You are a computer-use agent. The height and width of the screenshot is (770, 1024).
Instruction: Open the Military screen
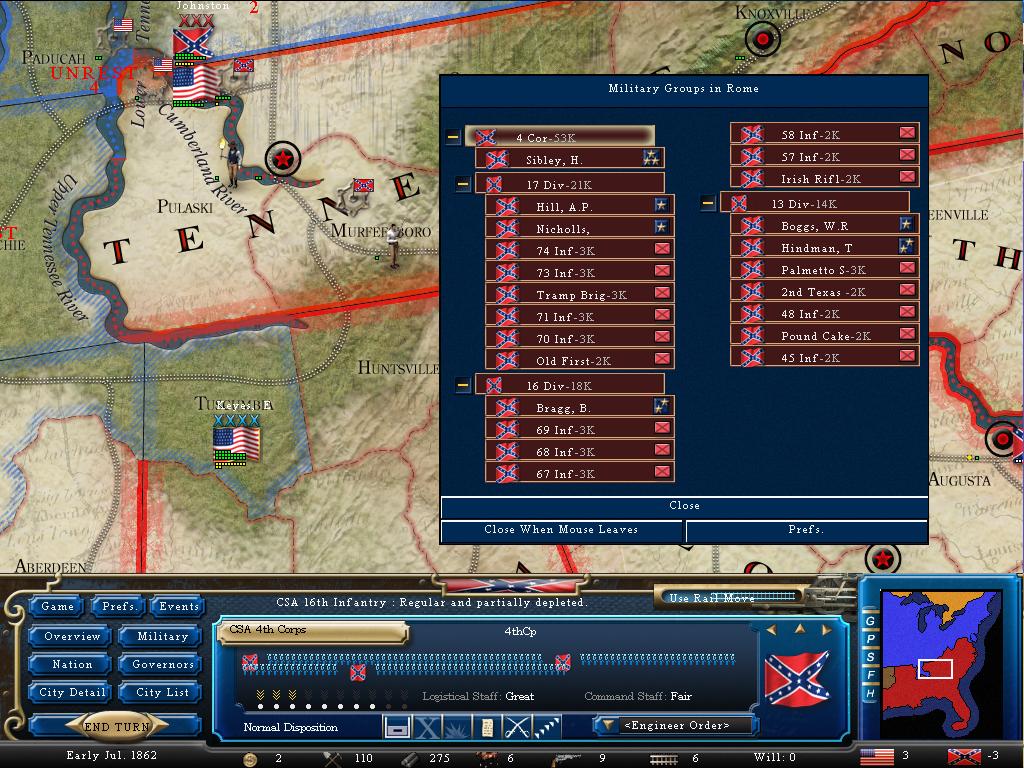tap(162, 636)
